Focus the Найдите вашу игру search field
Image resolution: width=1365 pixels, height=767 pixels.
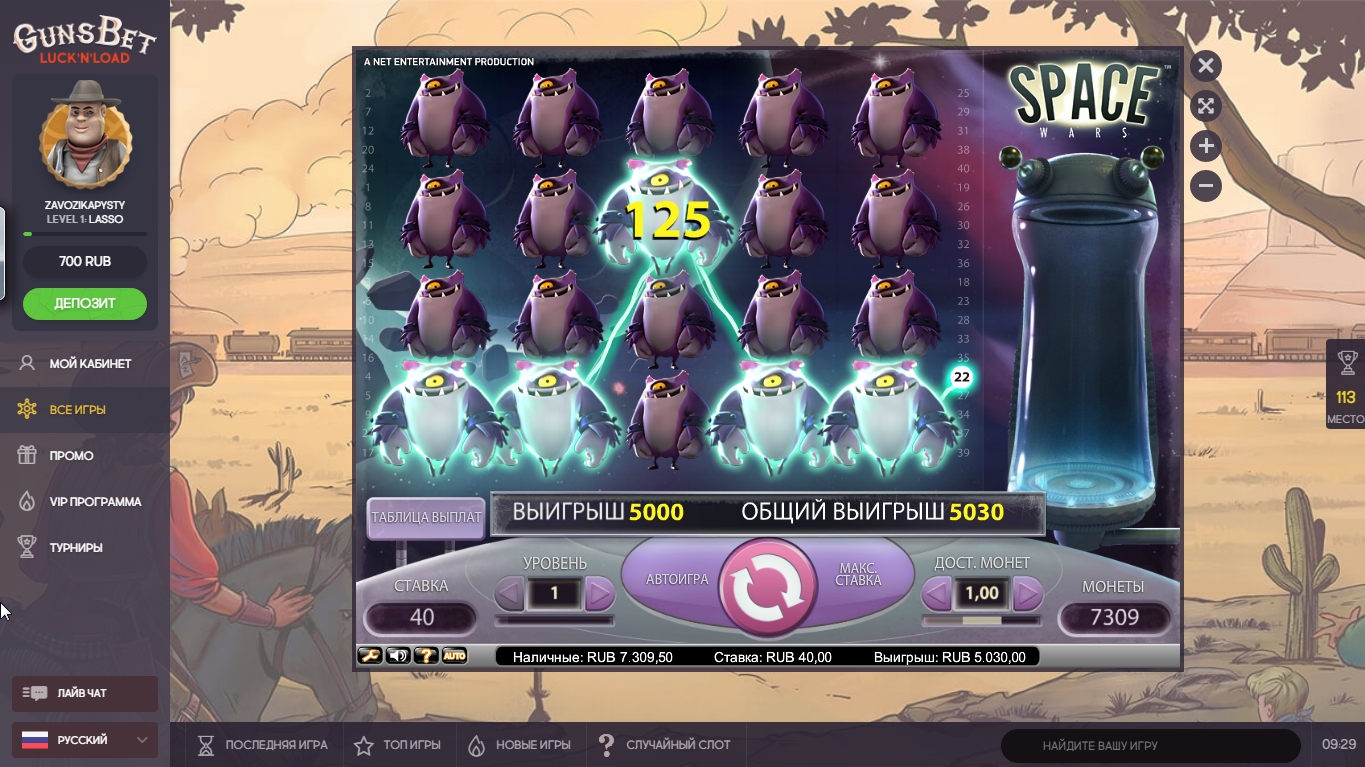pyautogui.click(x=1150, y=745)
